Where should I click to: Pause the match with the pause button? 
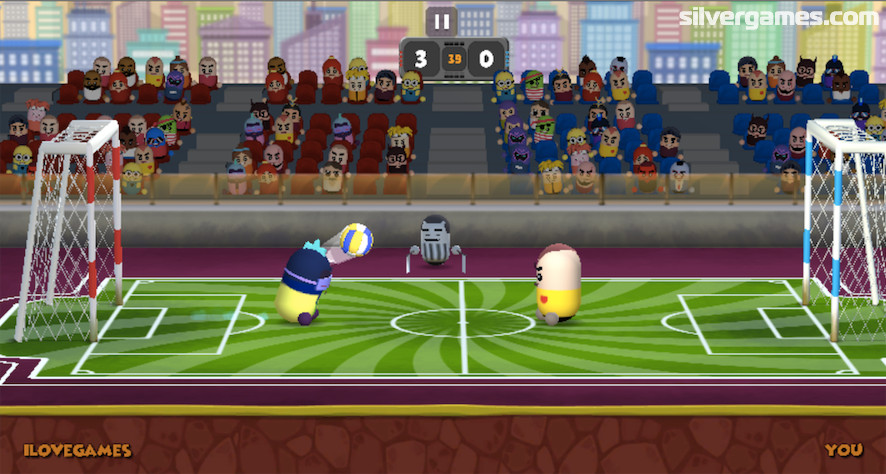click(x=441, y=21)
